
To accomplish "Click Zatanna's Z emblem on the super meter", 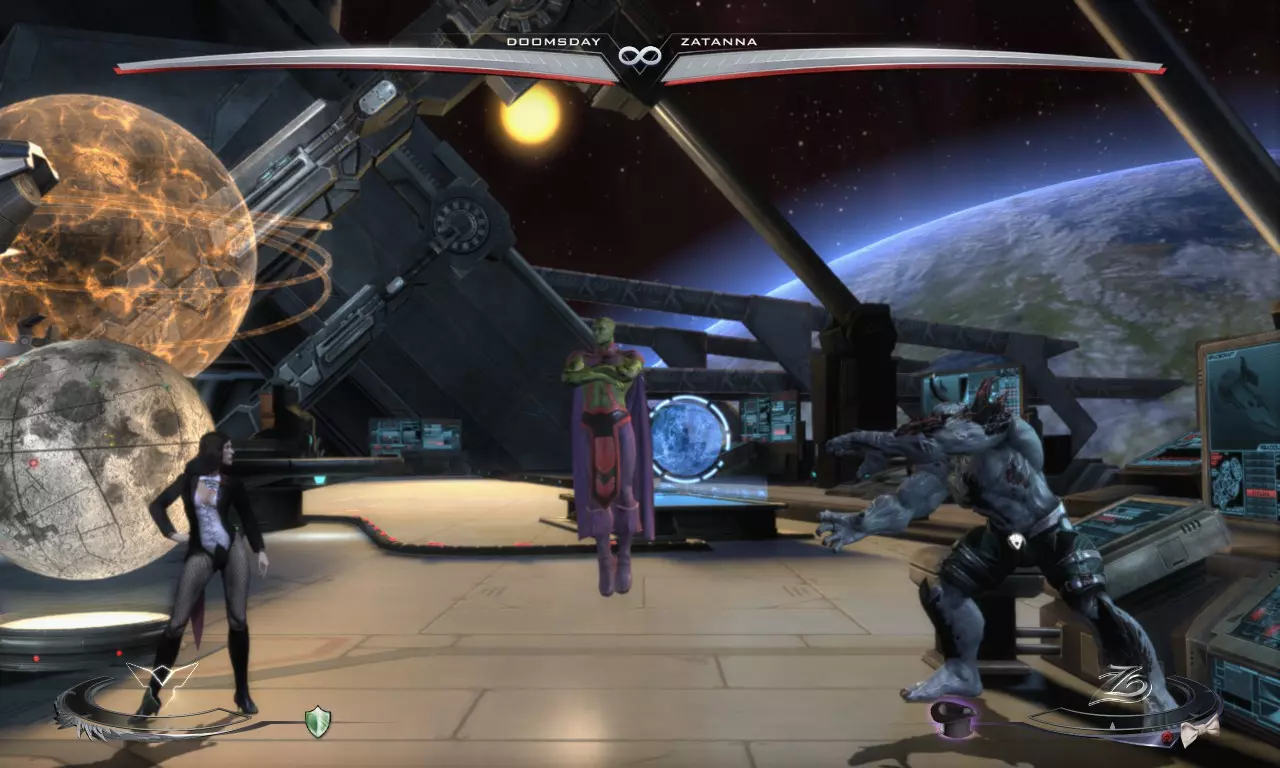I will 1115,690.
